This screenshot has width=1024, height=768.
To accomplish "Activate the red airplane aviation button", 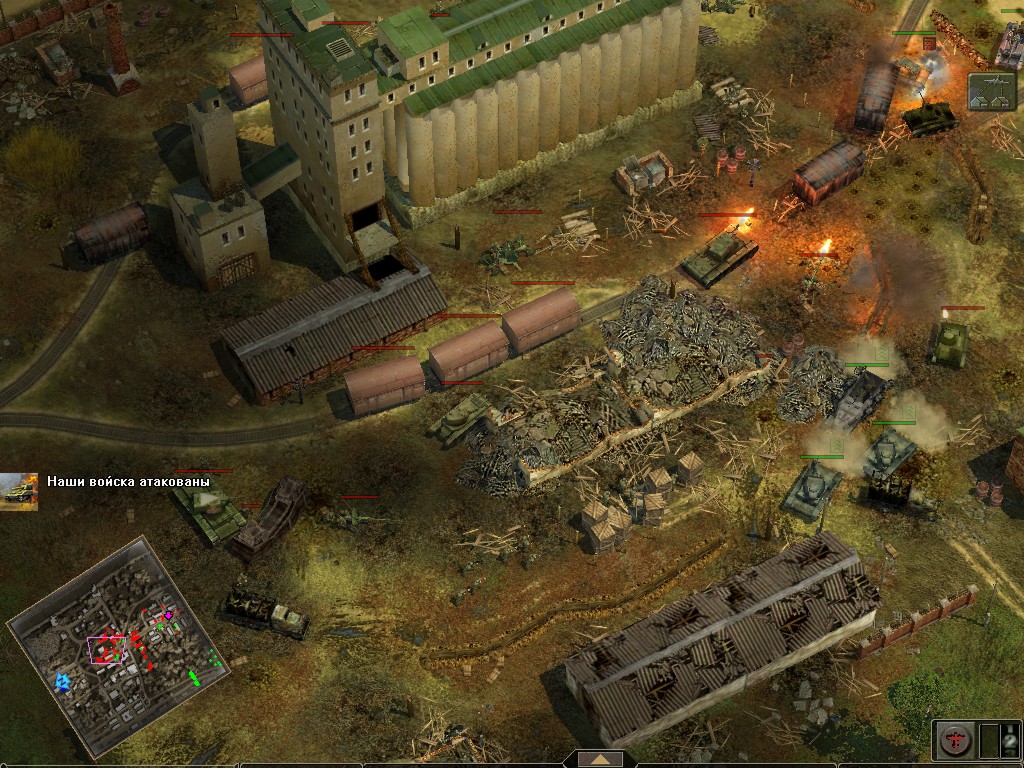I will coord(954,740).
